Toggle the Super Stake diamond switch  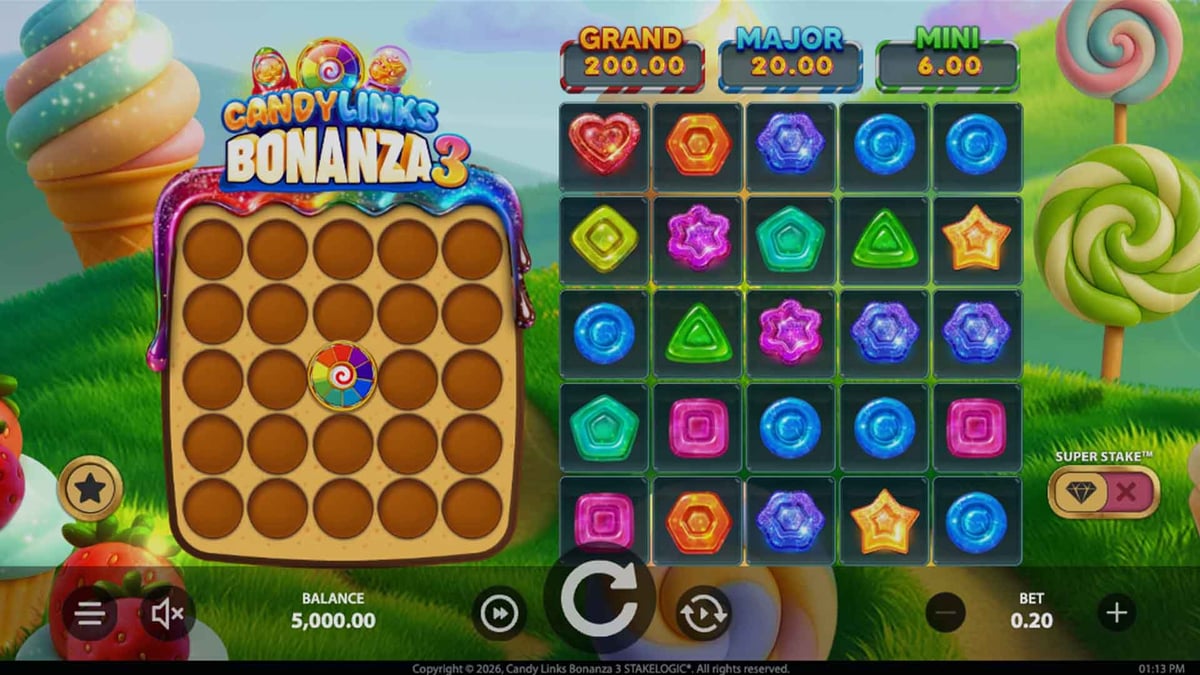click(1103, 491)
